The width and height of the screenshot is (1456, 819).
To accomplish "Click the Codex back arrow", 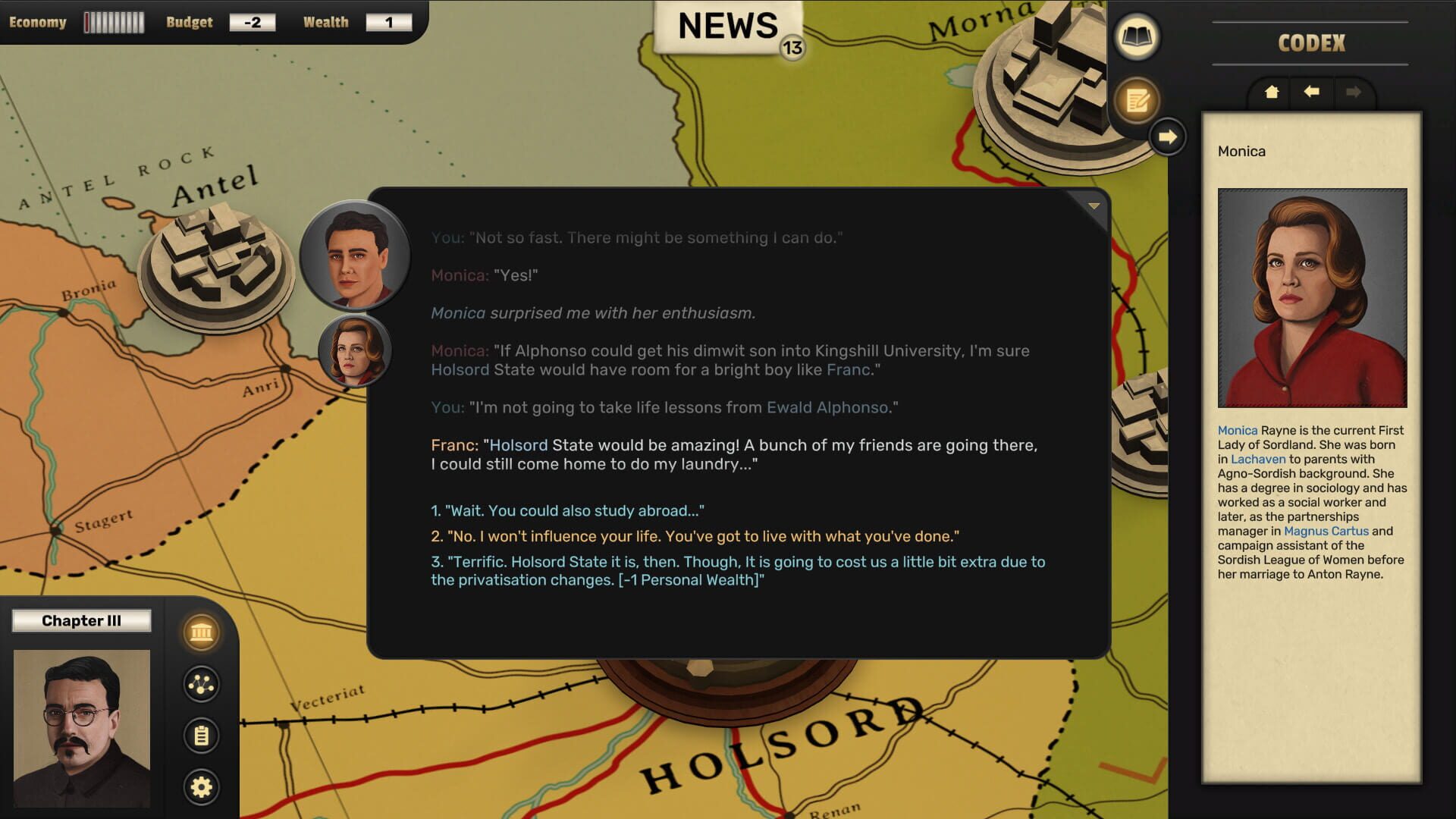I will click(x=1311, y=93).
